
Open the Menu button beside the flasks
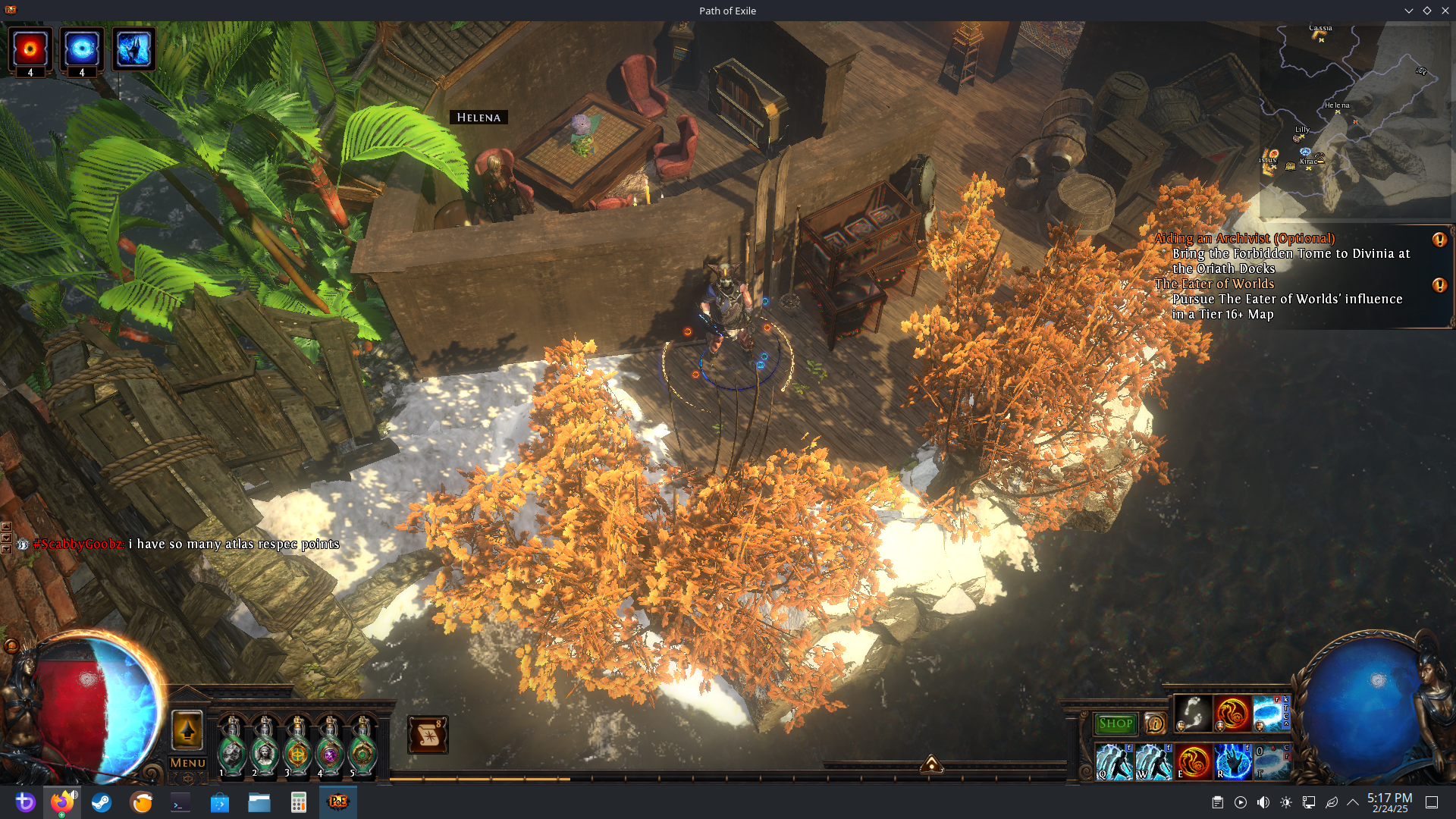coord(187,763)
